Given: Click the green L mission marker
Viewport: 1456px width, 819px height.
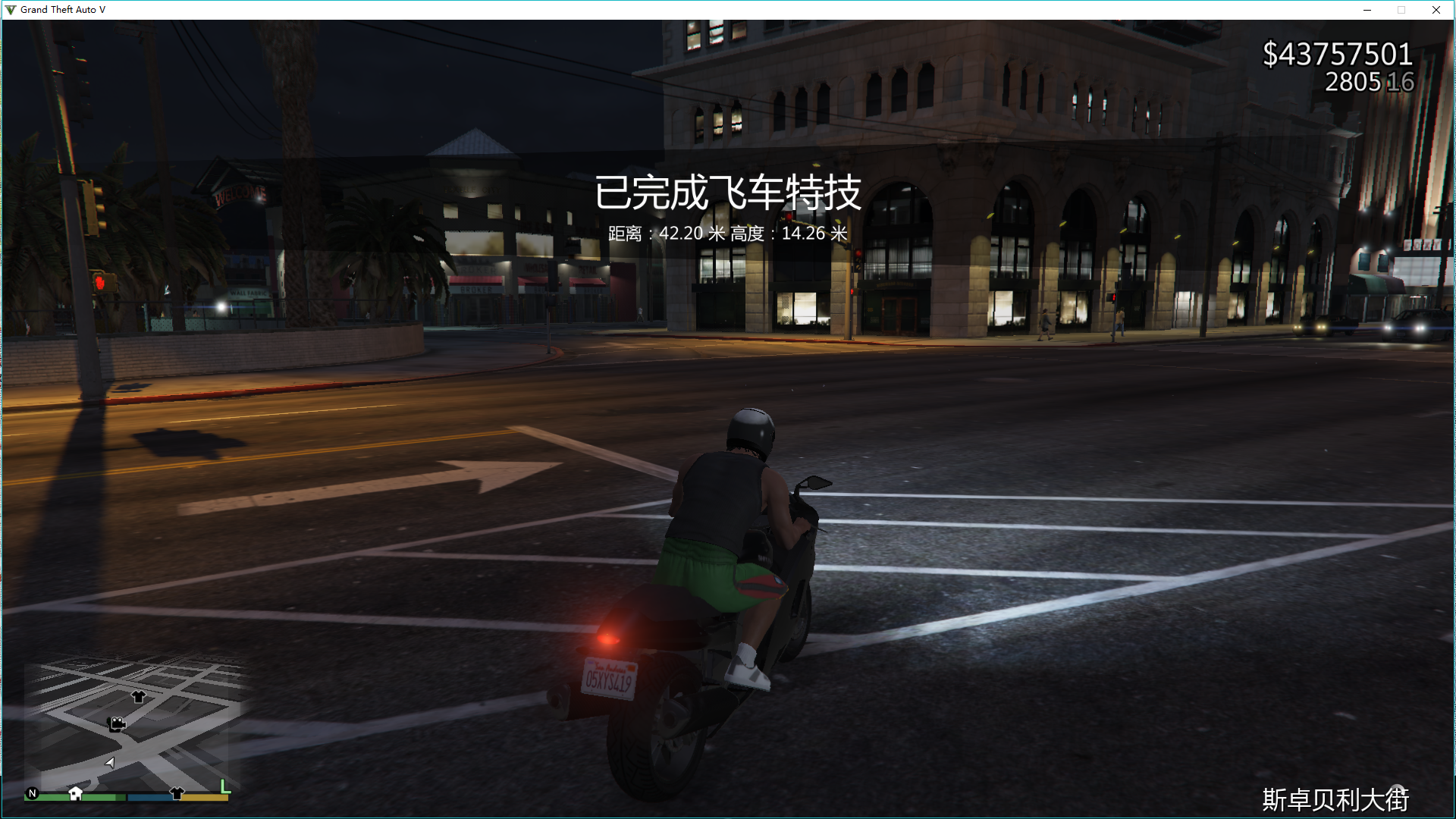Looking at the screenshot, I should pyautogui.click(x=225, y=786).
